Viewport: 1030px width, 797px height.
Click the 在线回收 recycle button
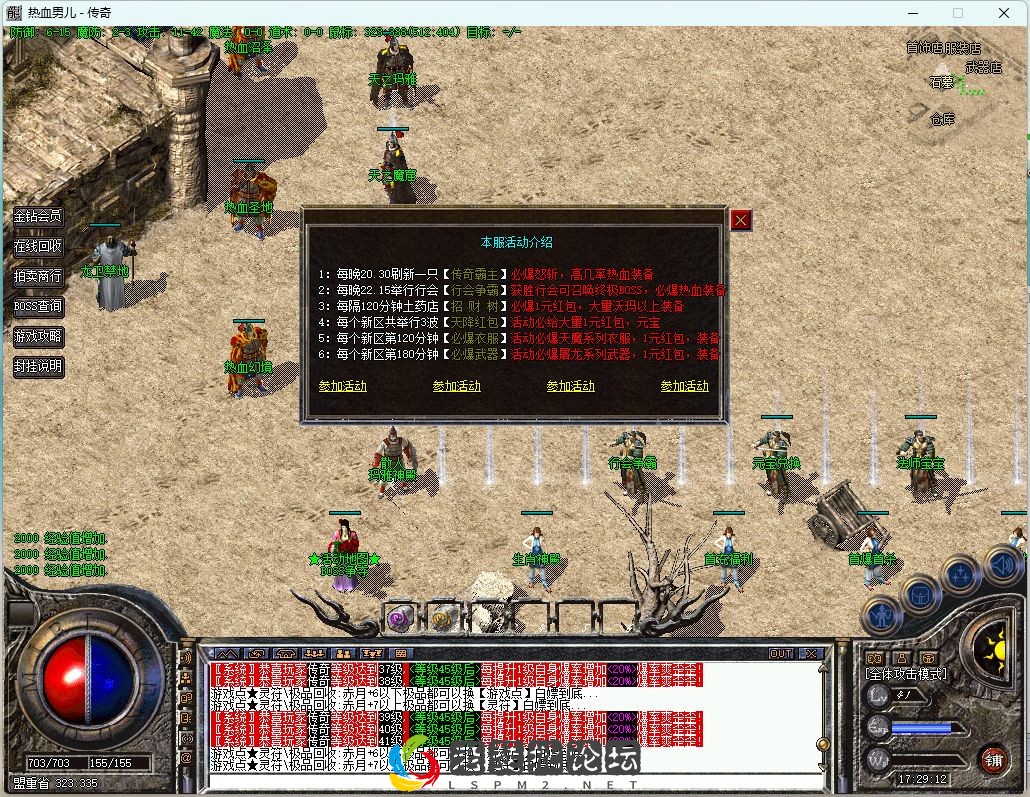click(38, 246)
